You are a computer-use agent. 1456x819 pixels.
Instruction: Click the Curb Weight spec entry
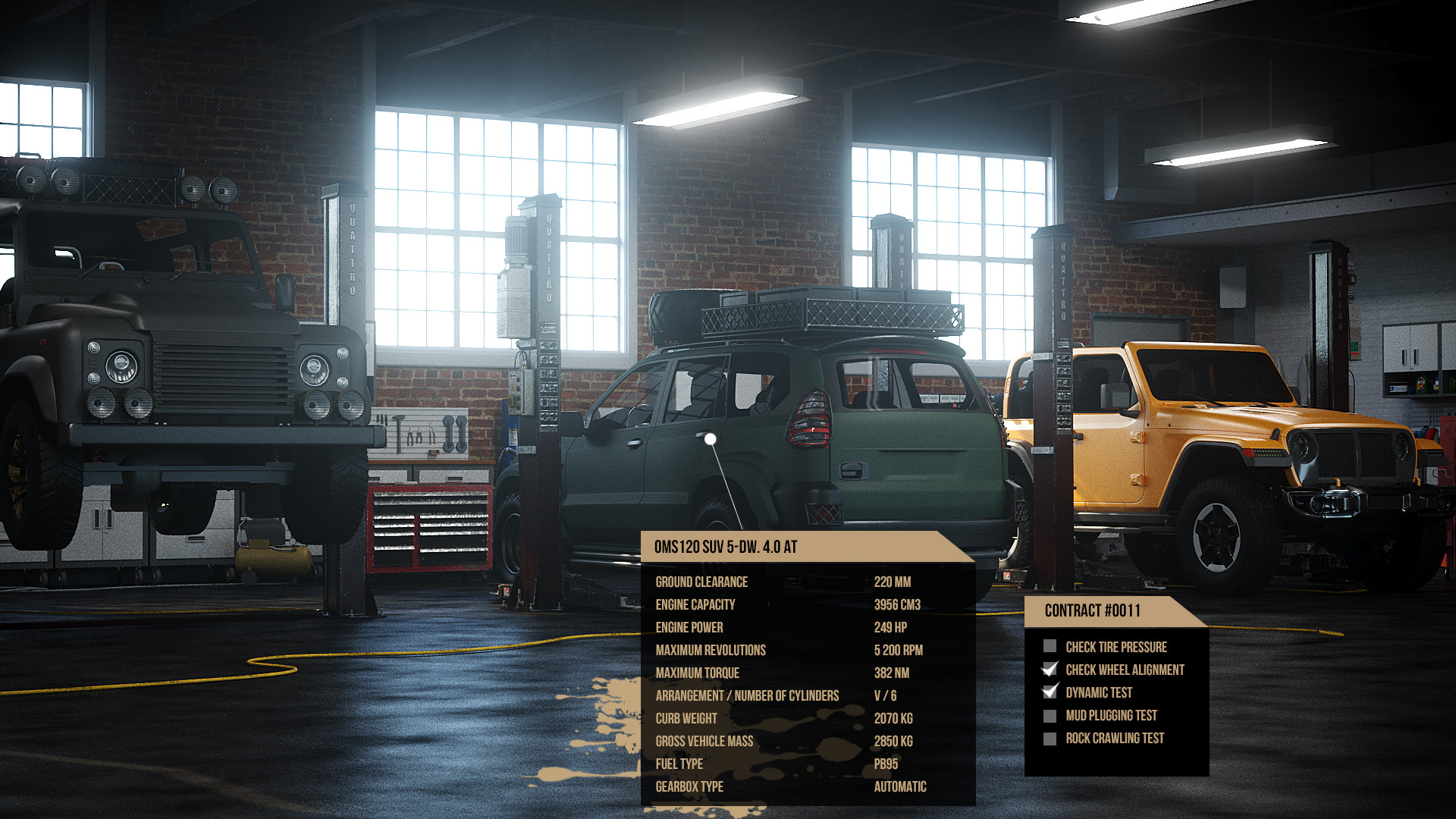click(686, 718)
